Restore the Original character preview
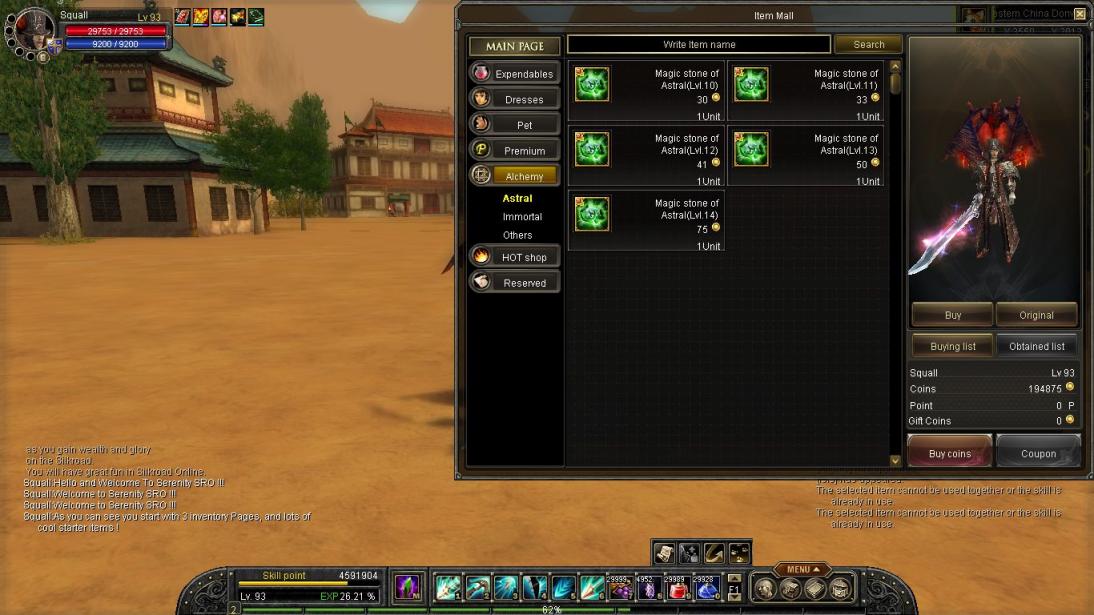This screenshot has width=1094, height=615. tap(1036, 315)
